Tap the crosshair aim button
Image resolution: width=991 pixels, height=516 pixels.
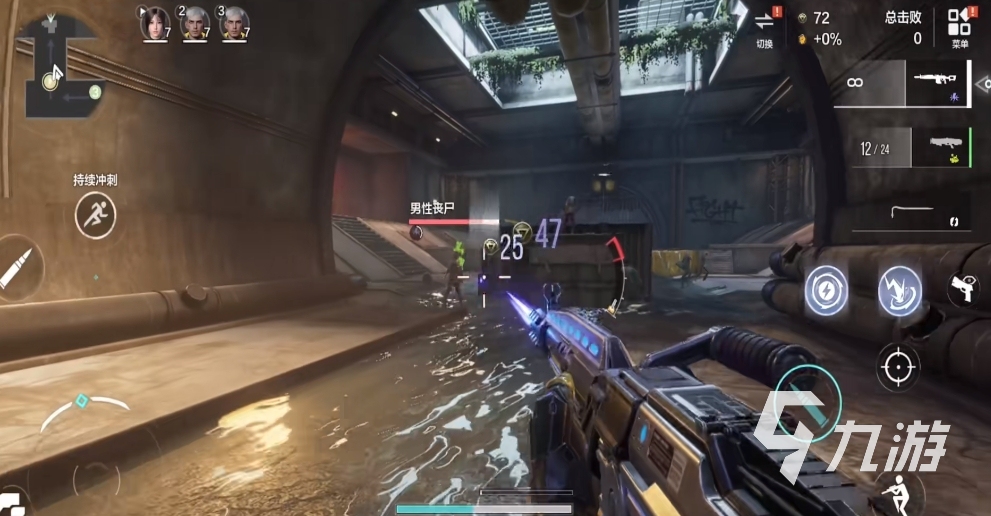(898, 367)
